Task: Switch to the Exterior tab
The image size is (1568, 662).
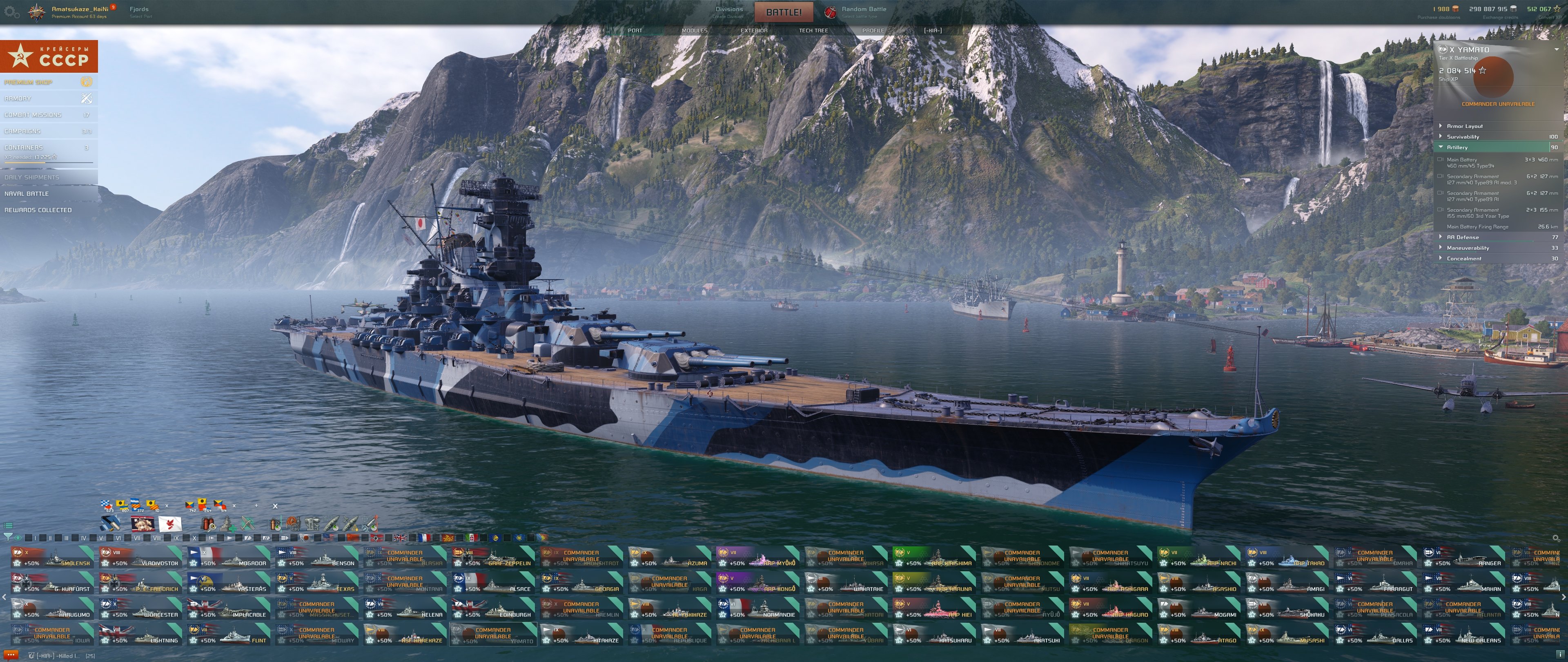Action: (x=753, y=31)
